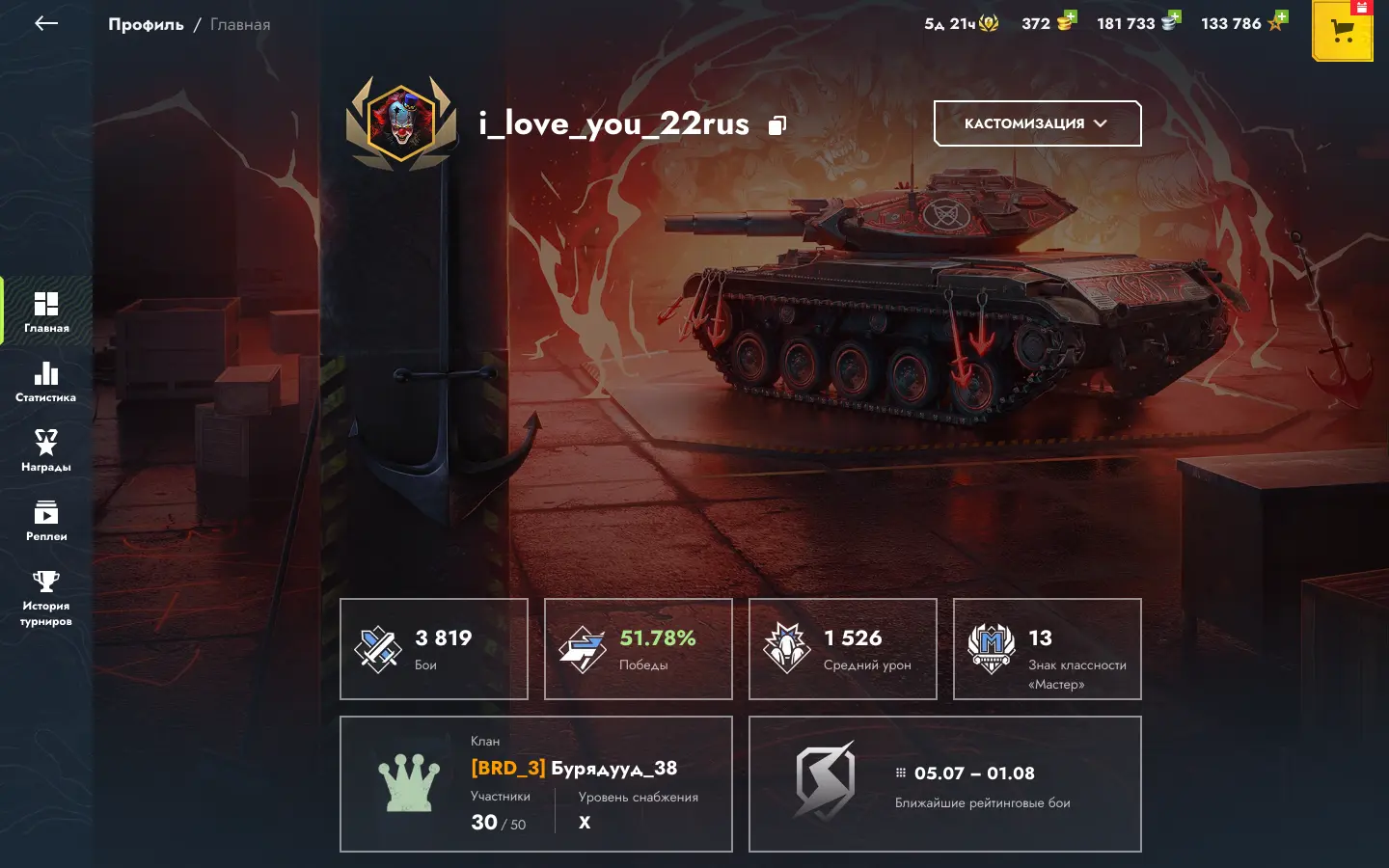This screenshot has height=868, width=1389.
Task: Add free experience via 133 786 counter
Action: [1277, 20]
